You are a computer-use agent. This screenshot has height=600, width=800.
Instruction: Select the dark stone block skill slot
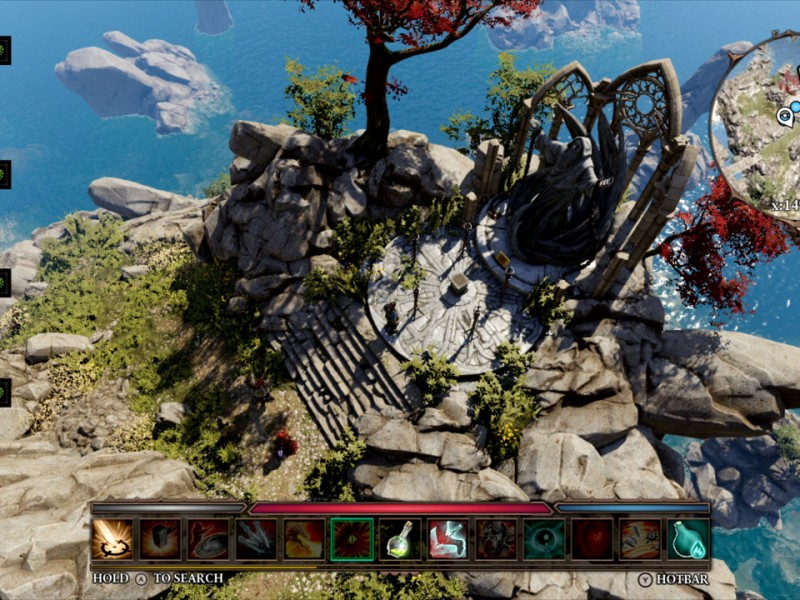pos(160,539)
